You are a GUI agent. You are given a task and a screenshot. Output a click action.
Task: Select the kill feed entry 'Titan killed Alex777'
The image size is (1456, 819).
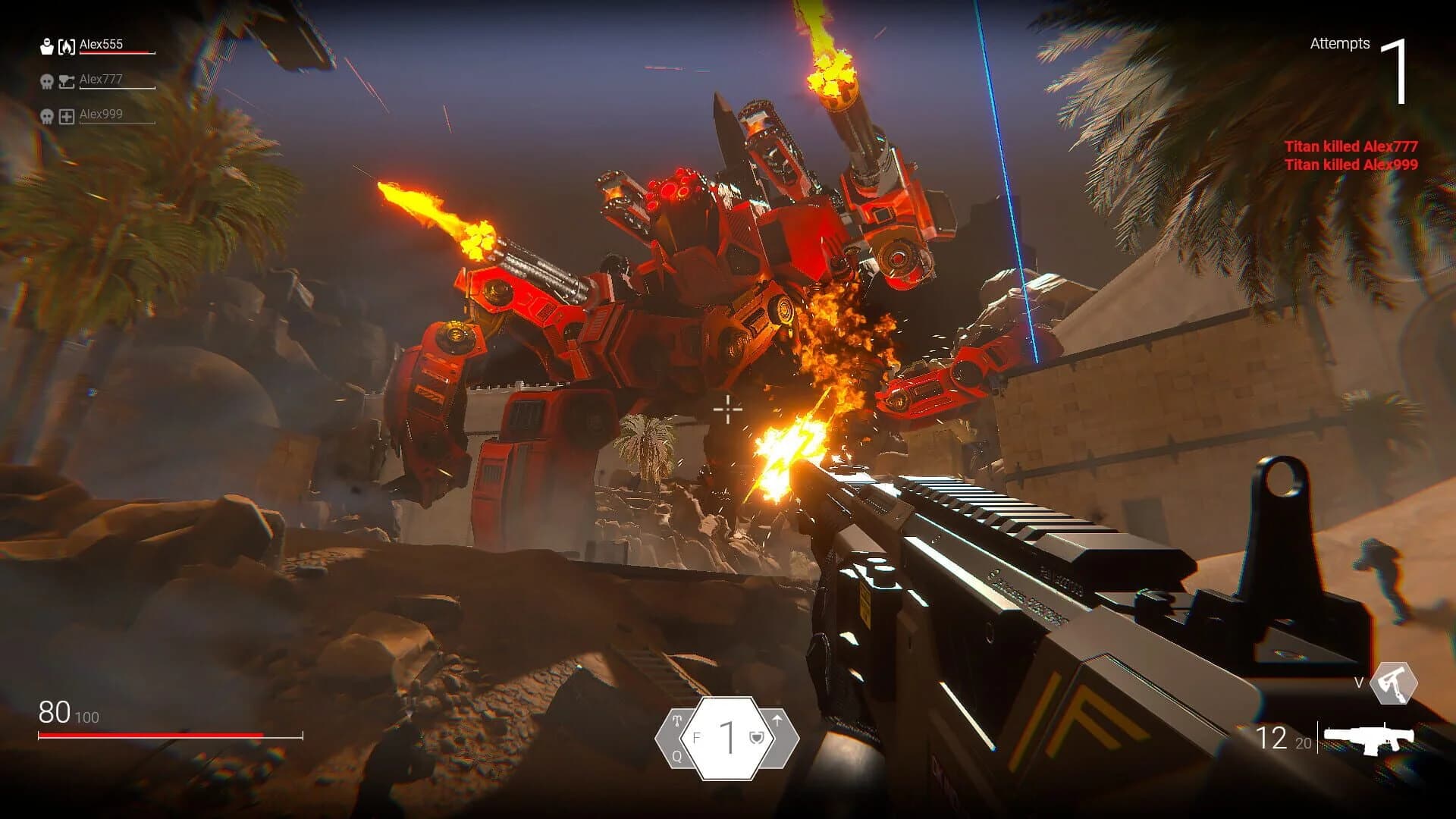tap(1351, 147)
